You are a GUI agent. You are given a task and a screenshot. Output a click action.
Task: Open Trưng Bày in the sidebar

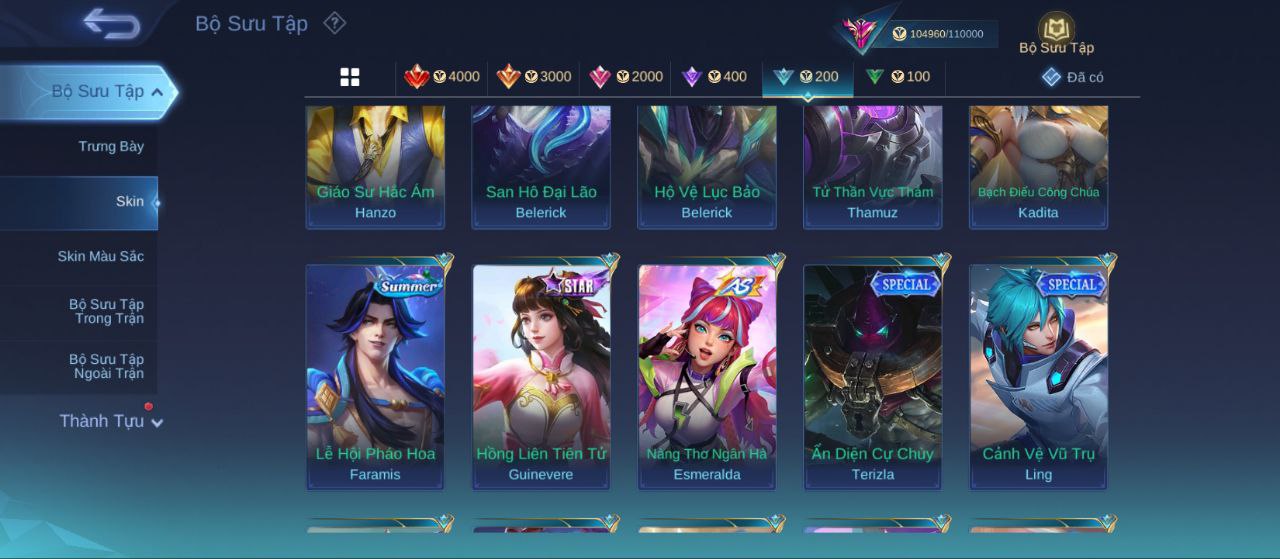tap(111, 147)
